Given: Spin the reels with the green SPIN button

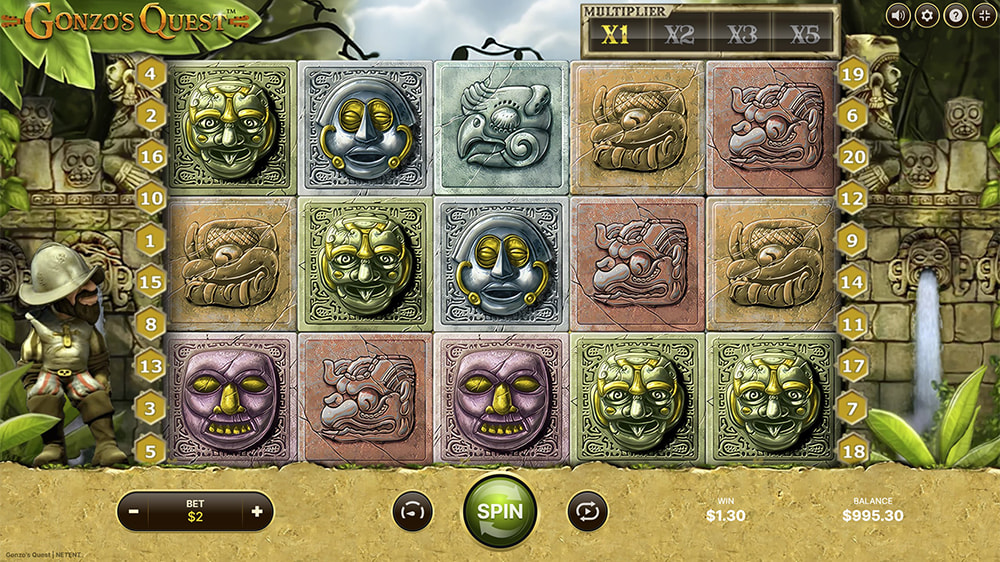Looking at the screenshot, I should tap(499, 510).
